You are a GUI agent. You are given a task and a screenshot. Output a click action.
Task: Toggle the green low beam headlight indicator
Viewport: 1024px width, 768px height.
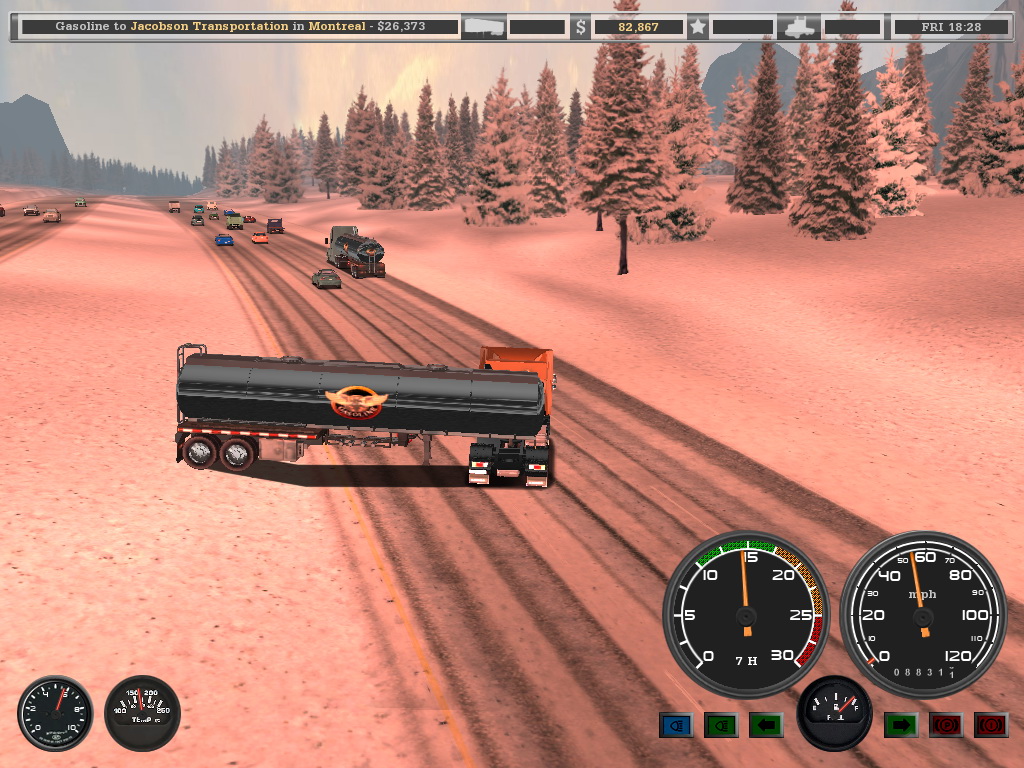(721, 725)
